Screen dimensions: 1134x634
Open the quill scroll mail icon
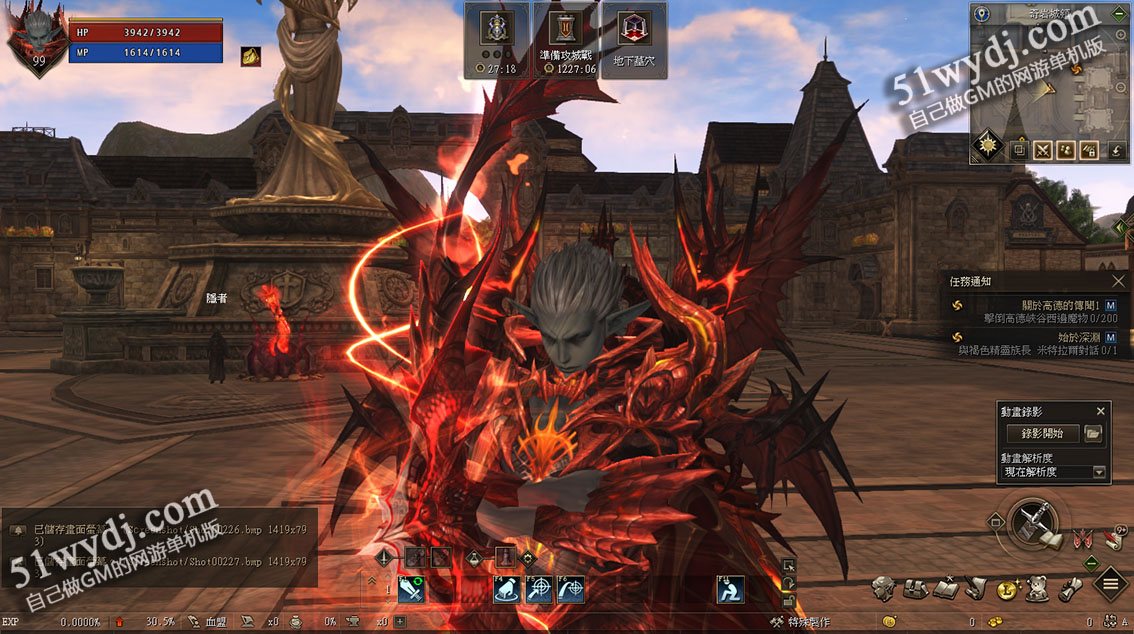(x=976, y=588)
